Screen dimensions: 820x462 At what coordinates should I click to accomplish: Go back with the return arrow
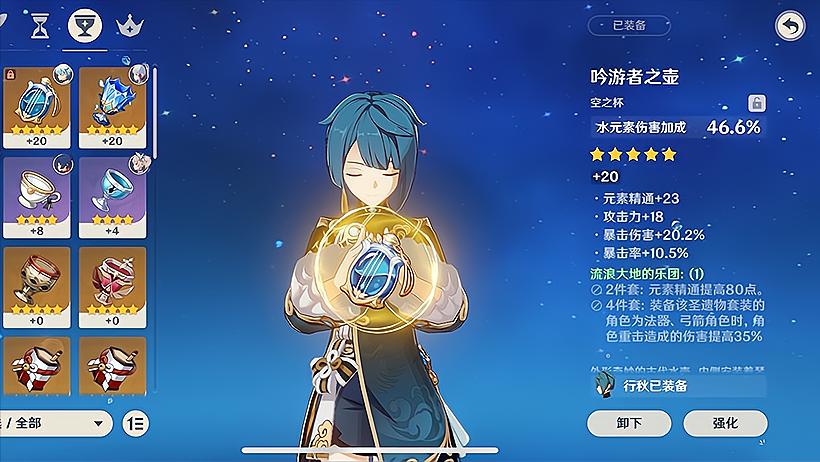(x=790, y=27)
